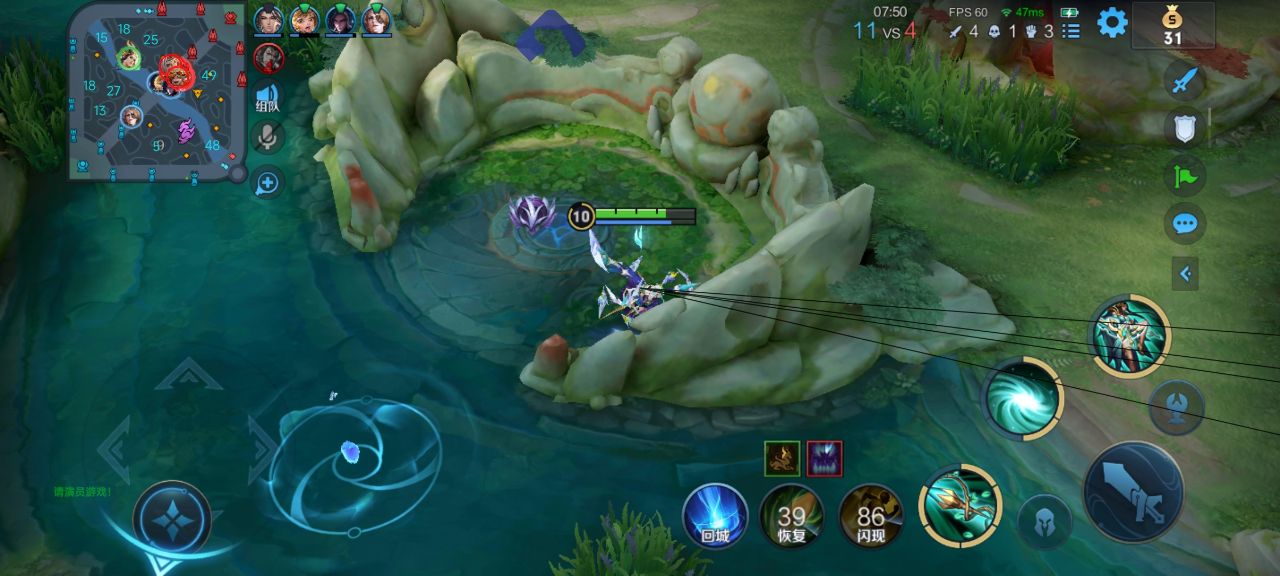Click the magnifier plus button under microphone

click(x=267, y=183)
